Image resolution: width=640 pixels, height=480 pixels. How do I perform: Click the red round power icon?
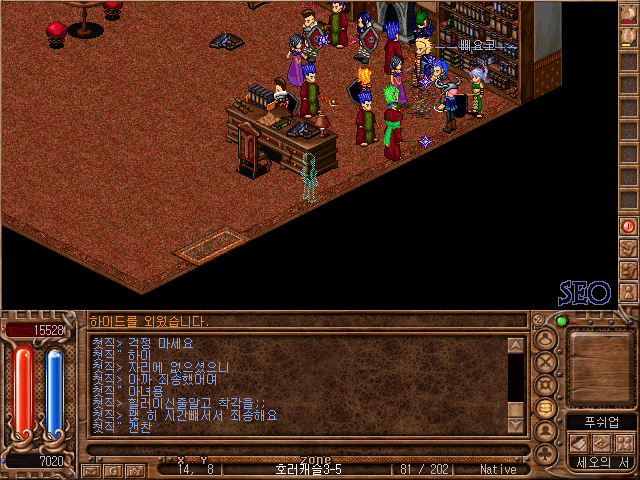coord(628,227)
